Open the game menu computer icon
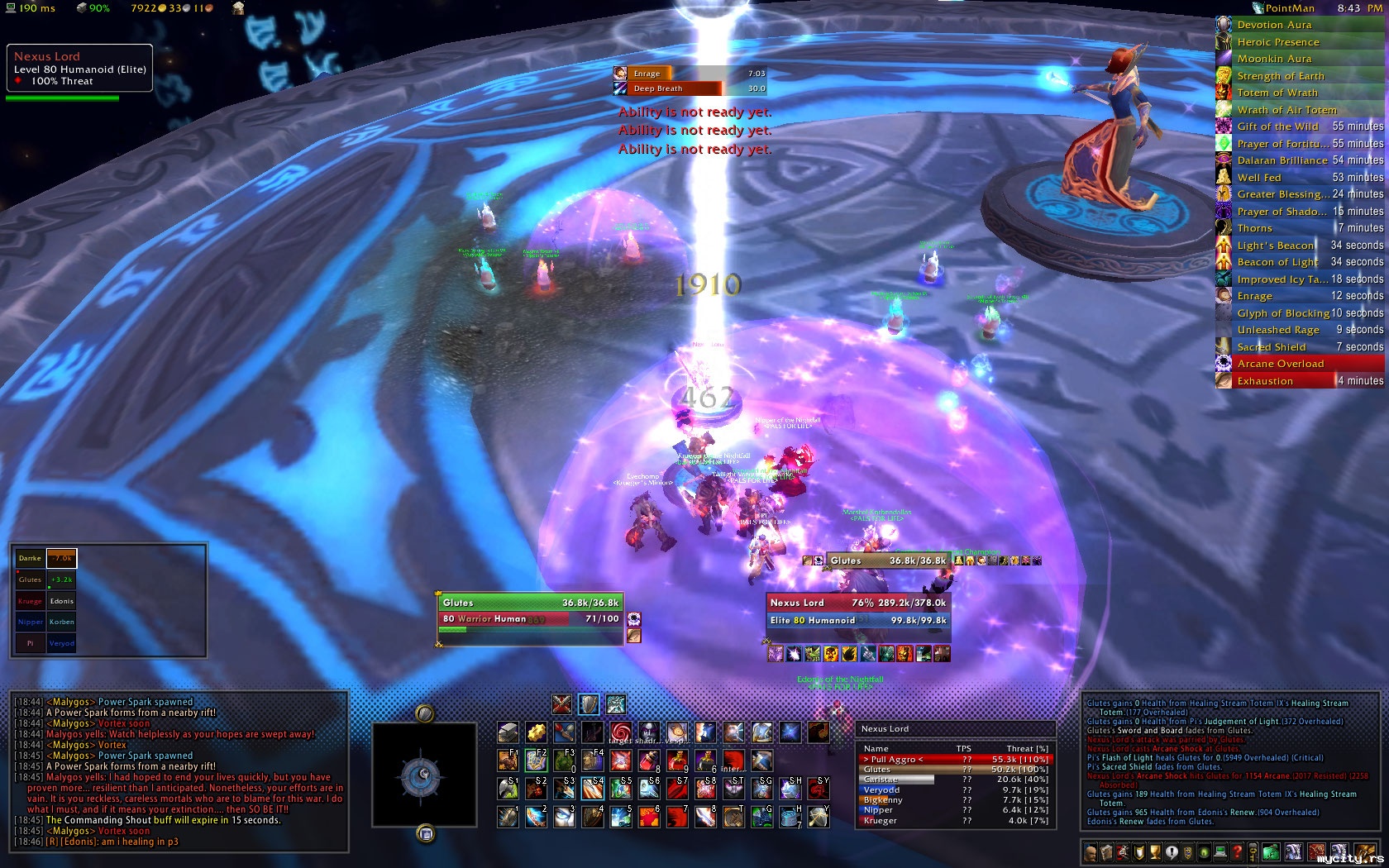The width and height of the screenshot is (1389, 868). [1220, 852]
